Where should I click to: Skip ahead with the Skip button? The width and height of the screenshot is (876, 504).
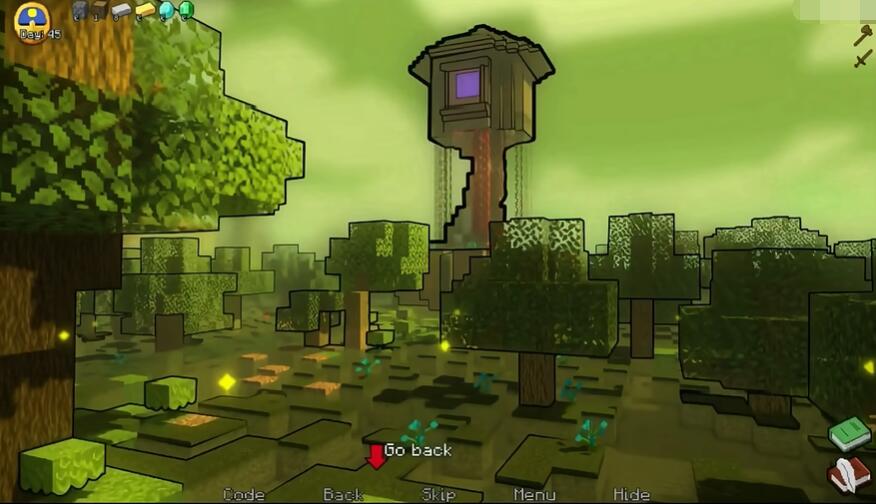pyautogui.click(x=438, y=494)
